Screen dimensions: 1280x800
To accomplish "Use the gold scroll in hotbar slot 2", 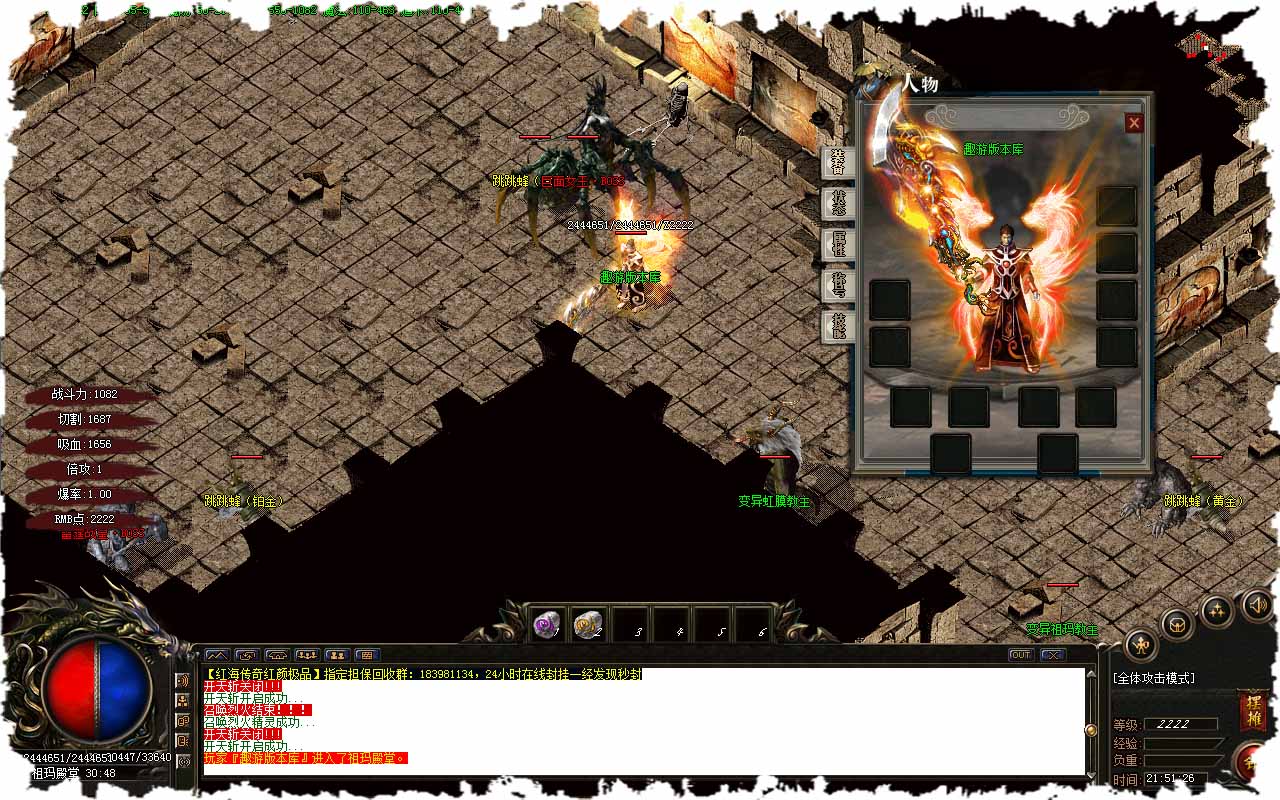I will pos(587,625).
